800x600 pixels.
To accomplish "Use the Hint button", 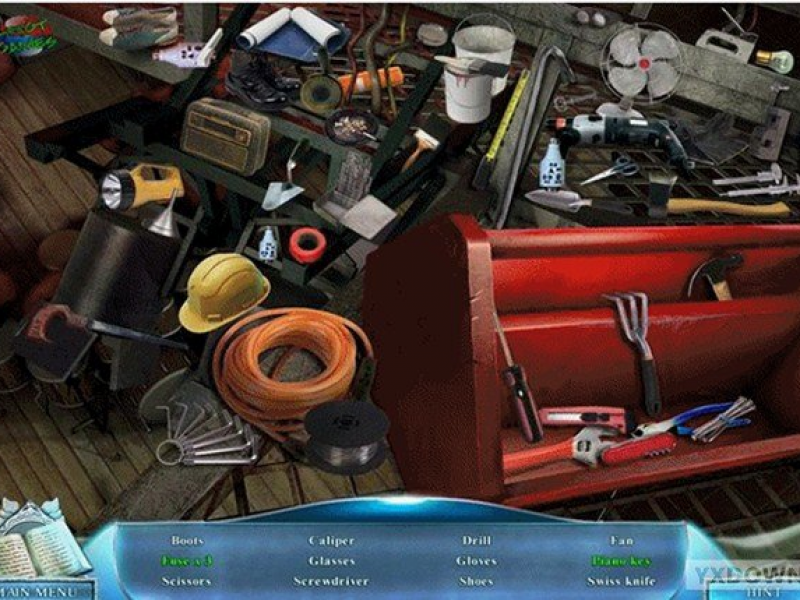I will tap(762, 590).
